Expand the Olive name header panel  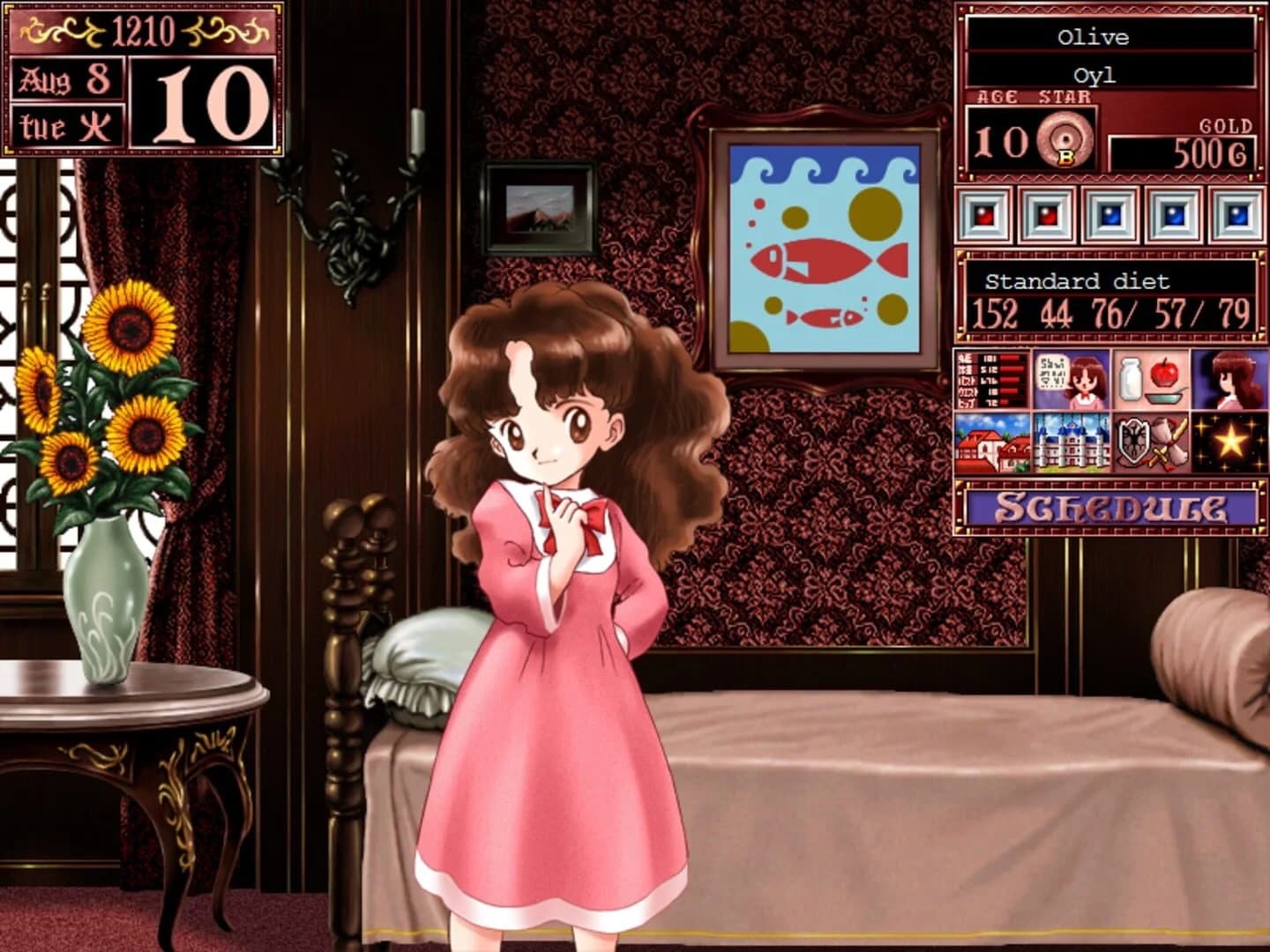(x=1094, y=37)
